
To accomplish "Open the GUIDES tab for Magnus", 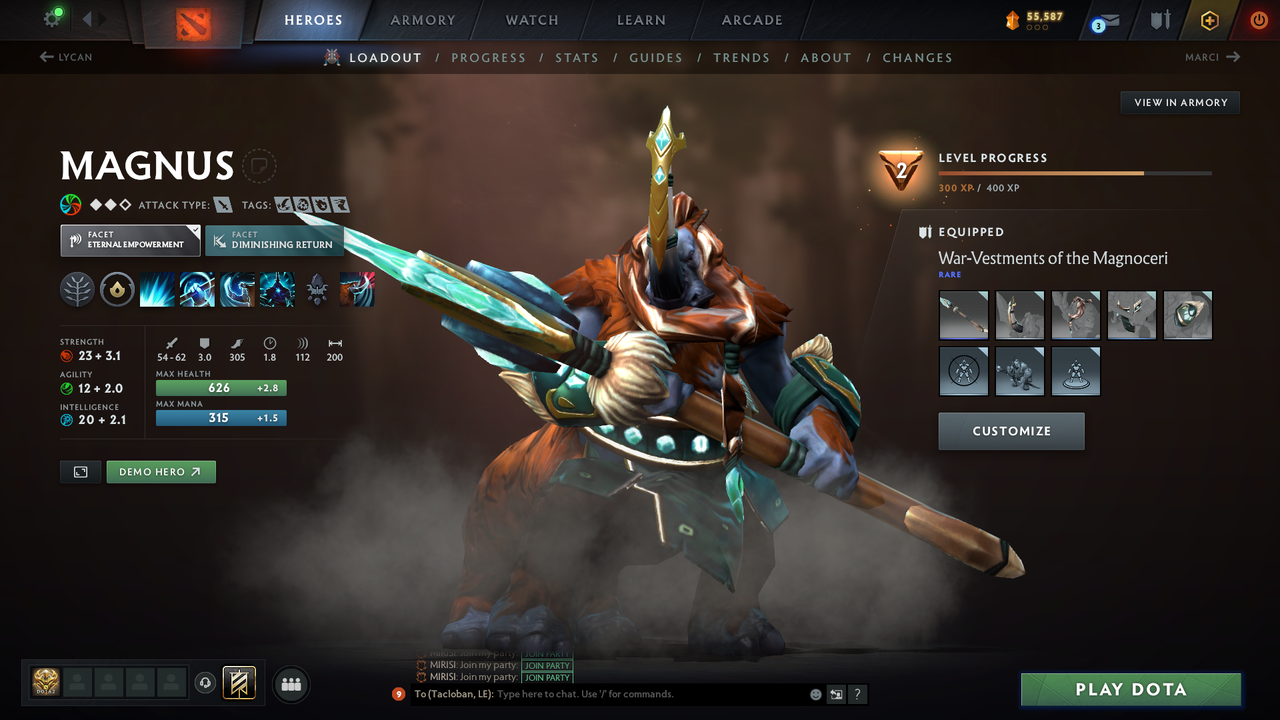I will click(656, 57).
